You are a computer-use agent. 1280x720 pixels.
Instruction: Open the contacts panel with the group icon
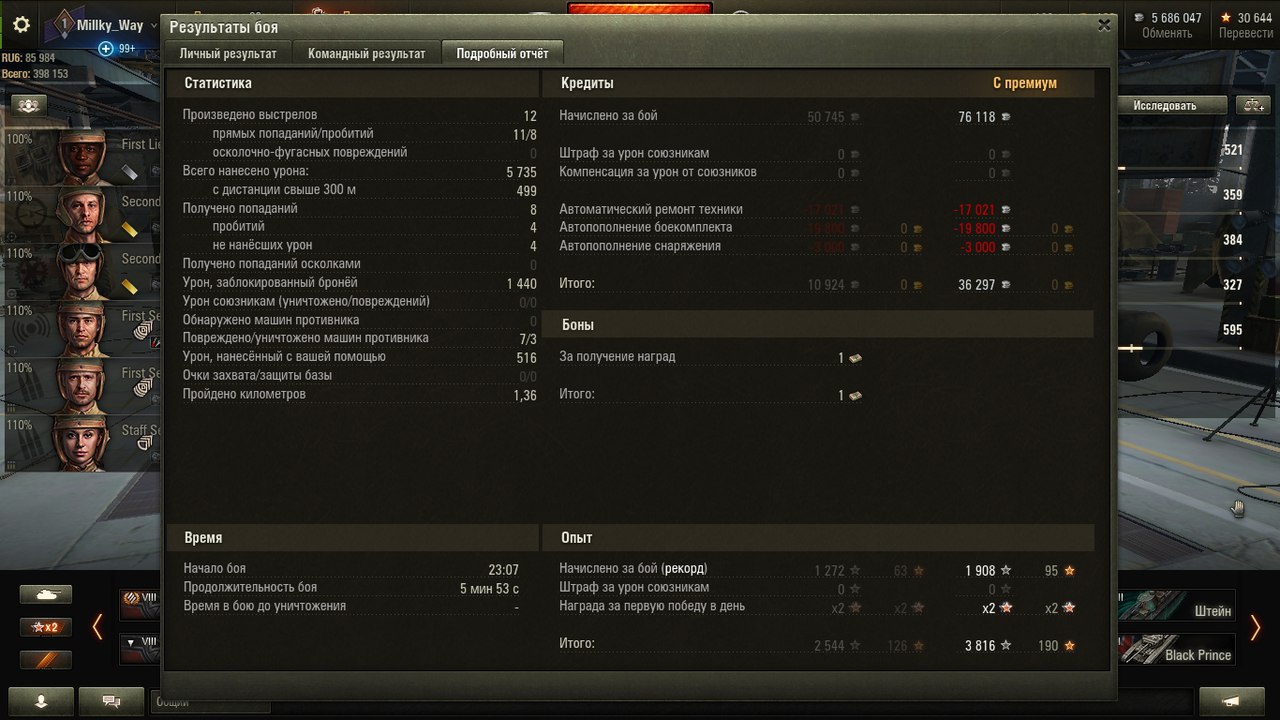click(x=27, y=104)
